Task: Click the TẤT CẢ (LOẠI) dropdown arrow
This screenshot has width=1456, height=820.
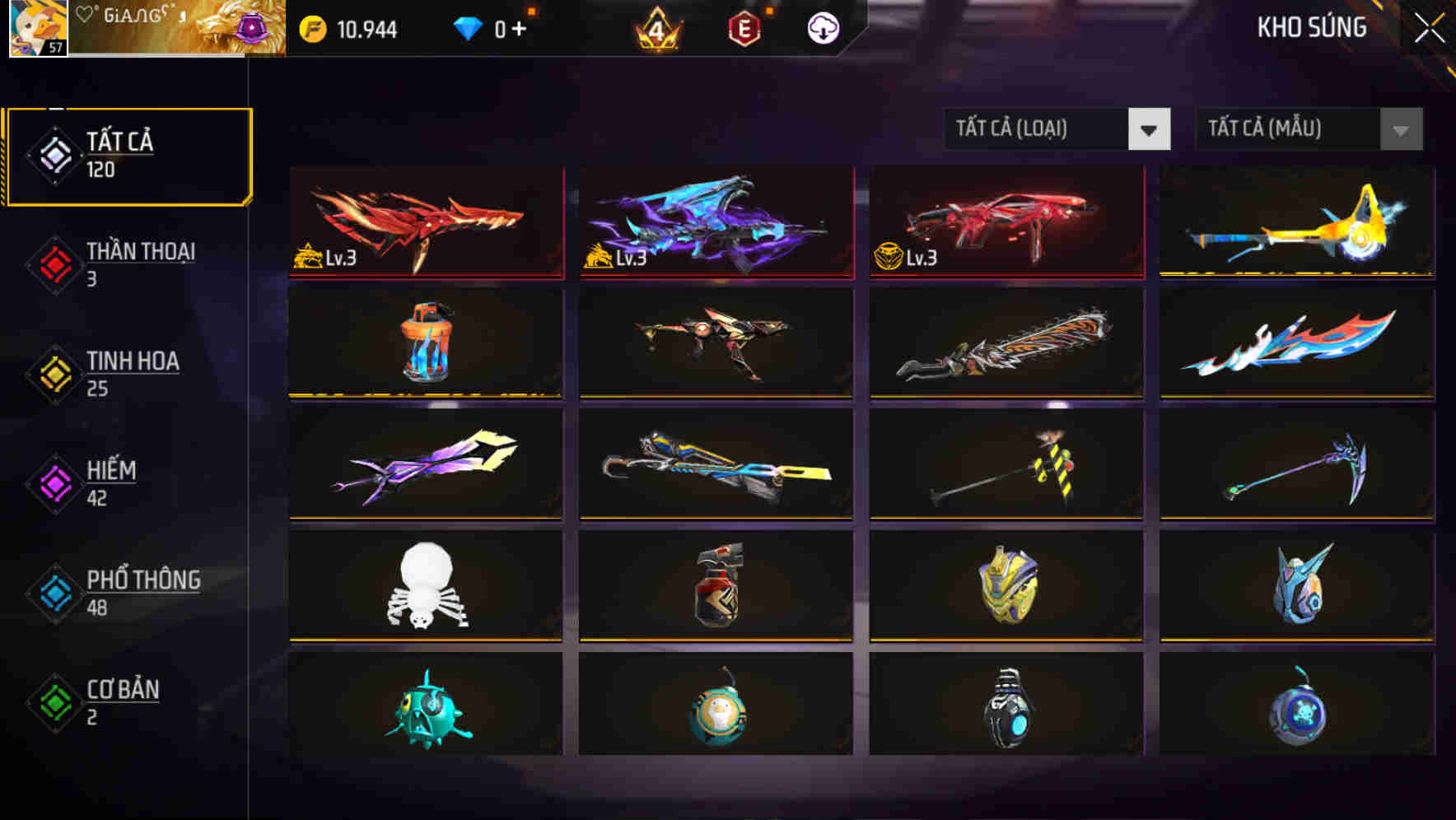Action: tap(1150, 129)
